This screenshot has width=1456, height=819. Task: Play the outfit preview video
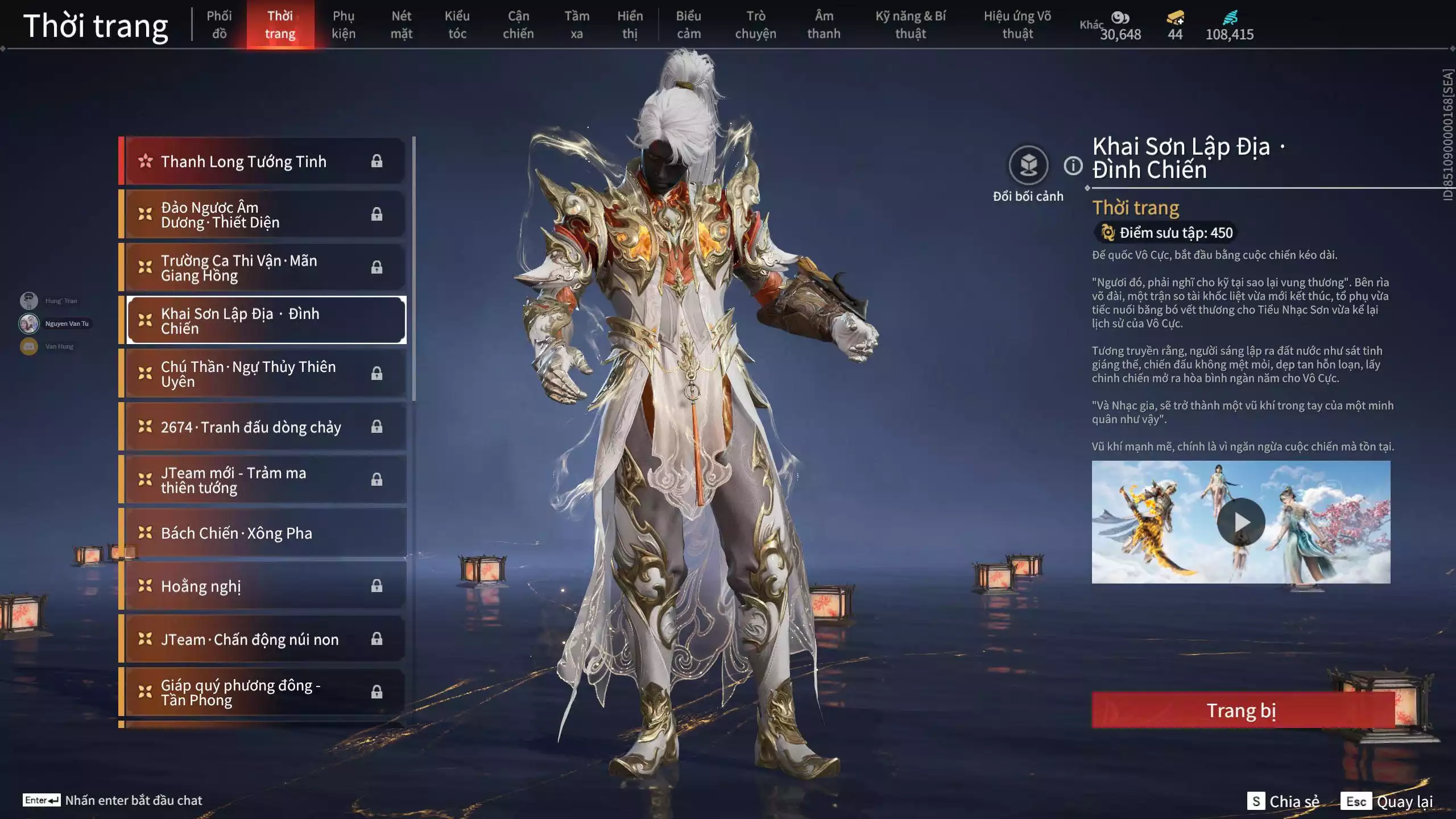(x=1240, y=522)
